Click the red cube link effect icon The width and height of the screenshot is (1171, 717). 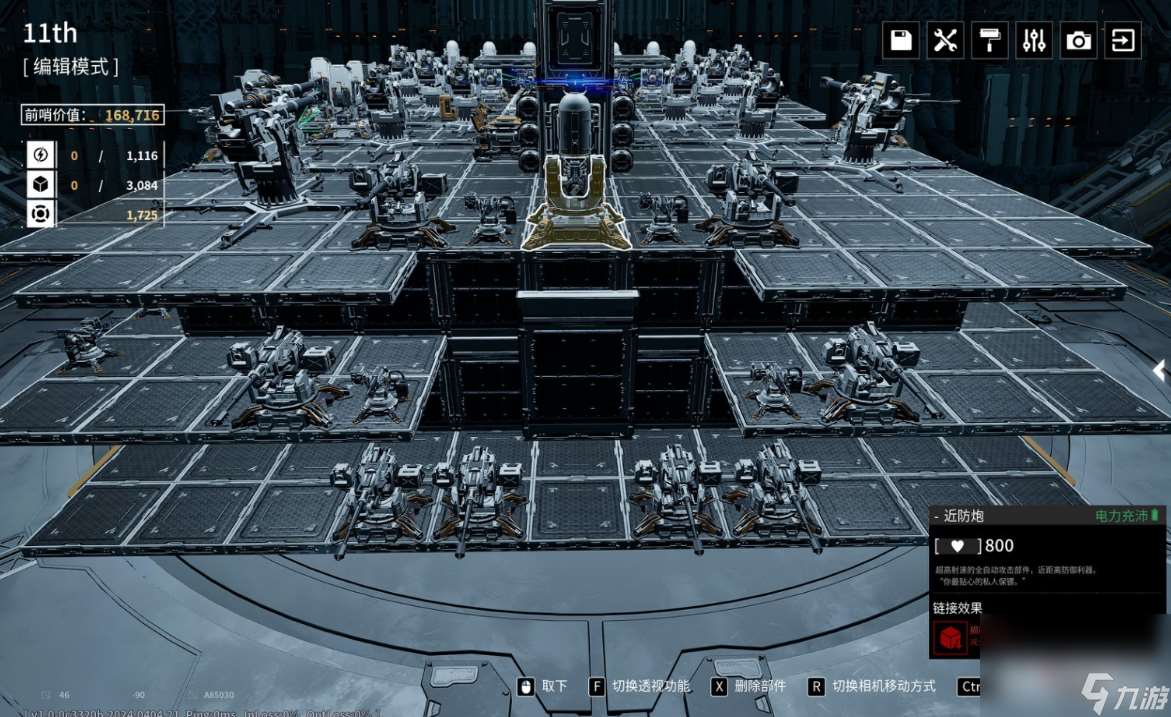(x=950, y=639)
